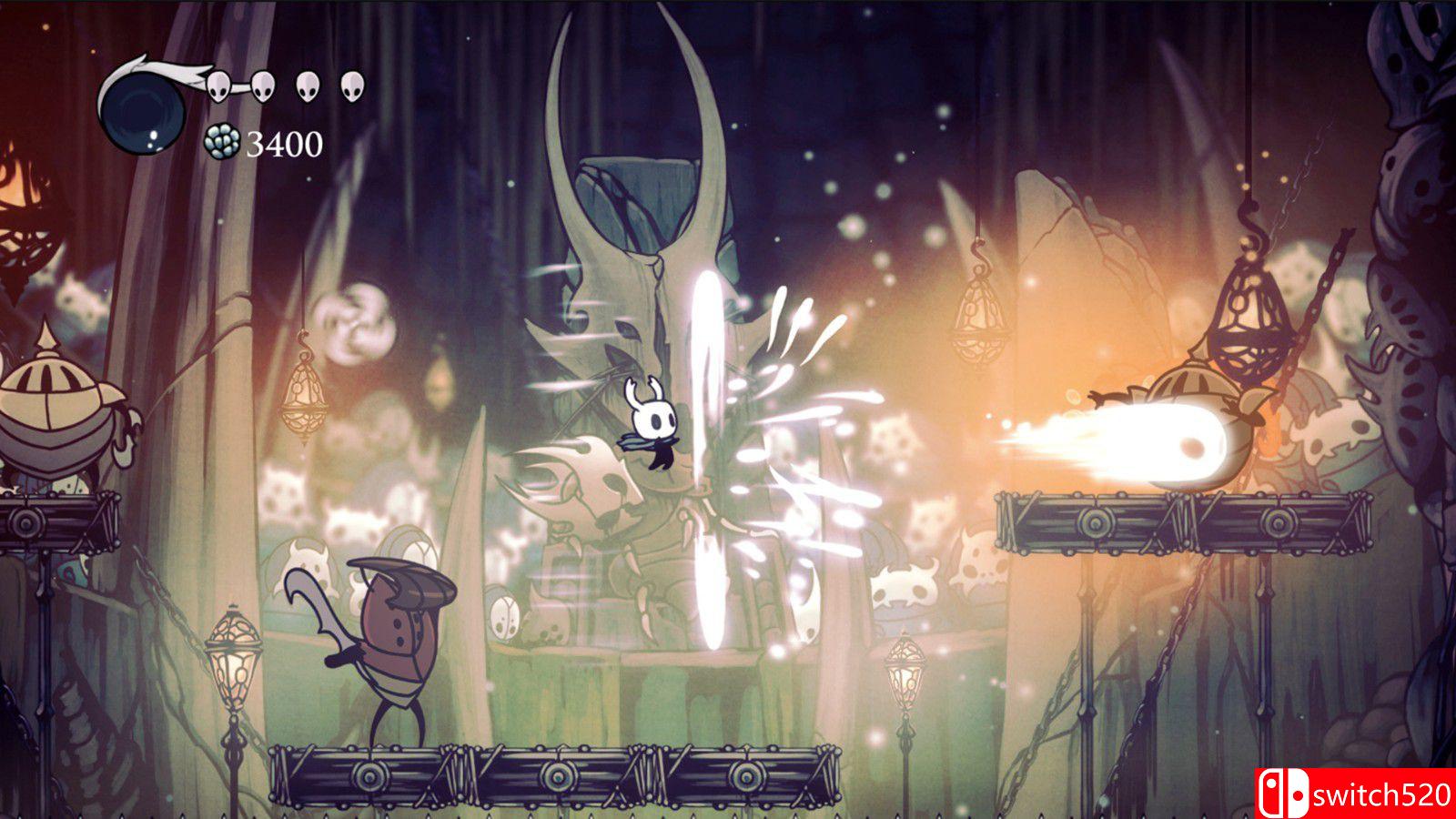This screenshot has height=819, width=1456.
Task: Click the geo currency cluster icon
Action: 221,143
